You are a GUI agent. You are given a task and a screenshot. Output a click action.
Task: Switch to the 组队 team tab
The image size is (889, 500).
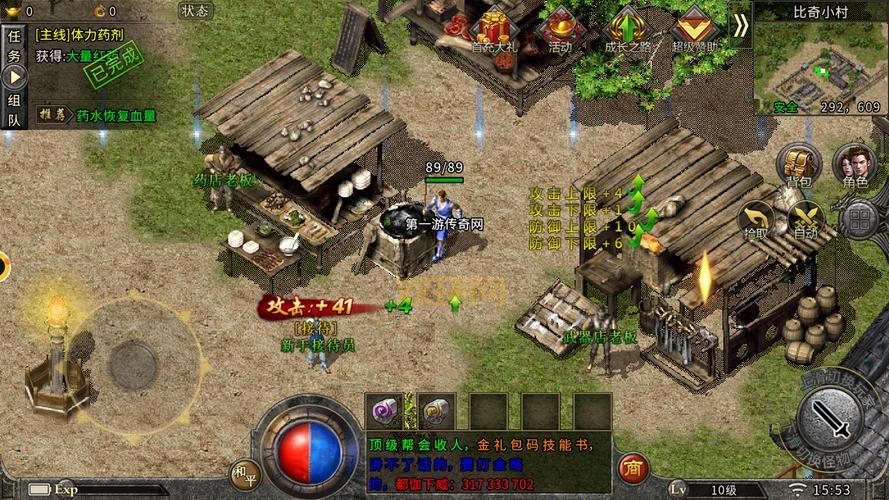point(14,110)
